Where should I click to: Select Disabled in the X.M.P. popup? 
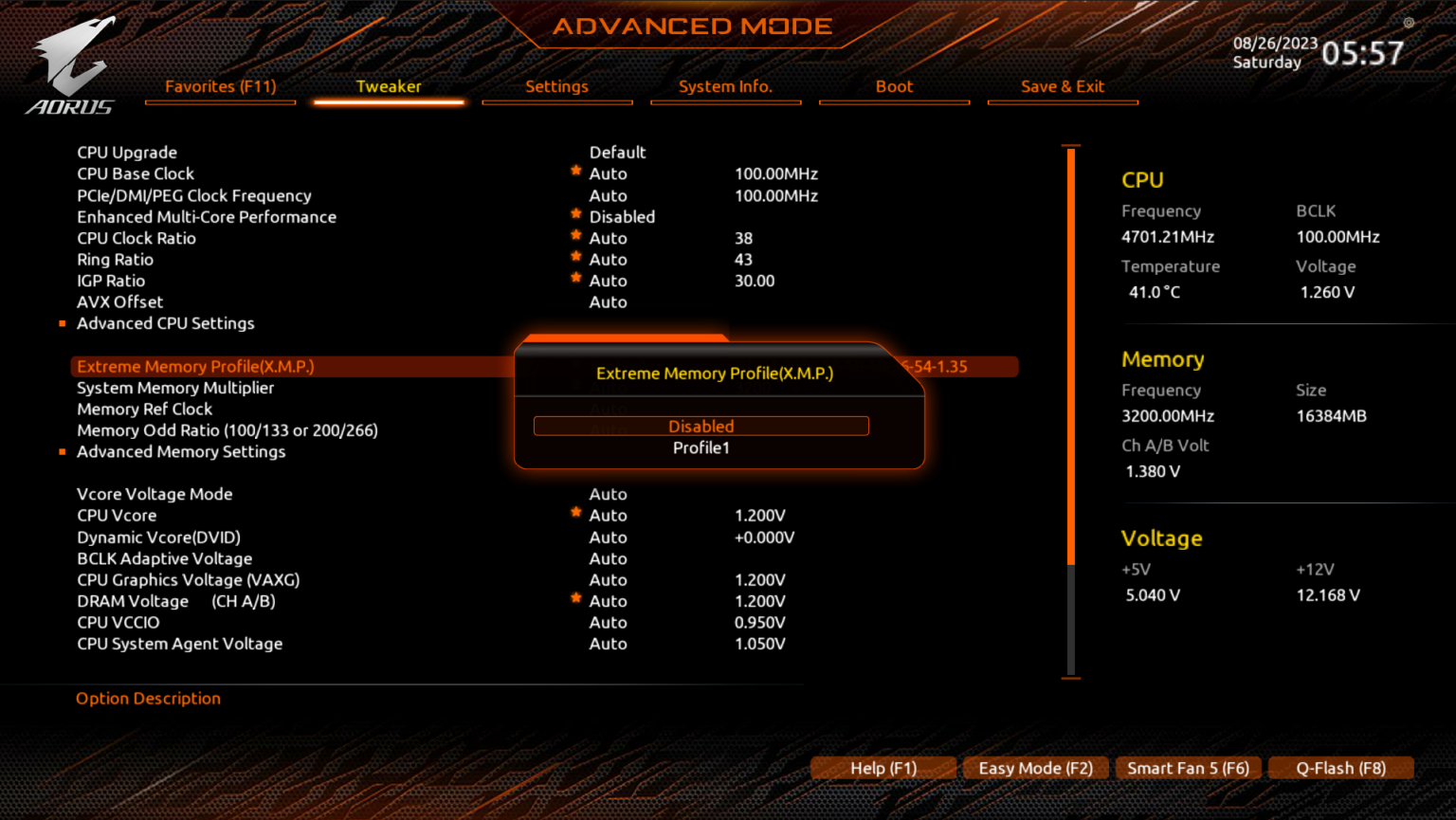pyautogui.click(x=701, y=426)
